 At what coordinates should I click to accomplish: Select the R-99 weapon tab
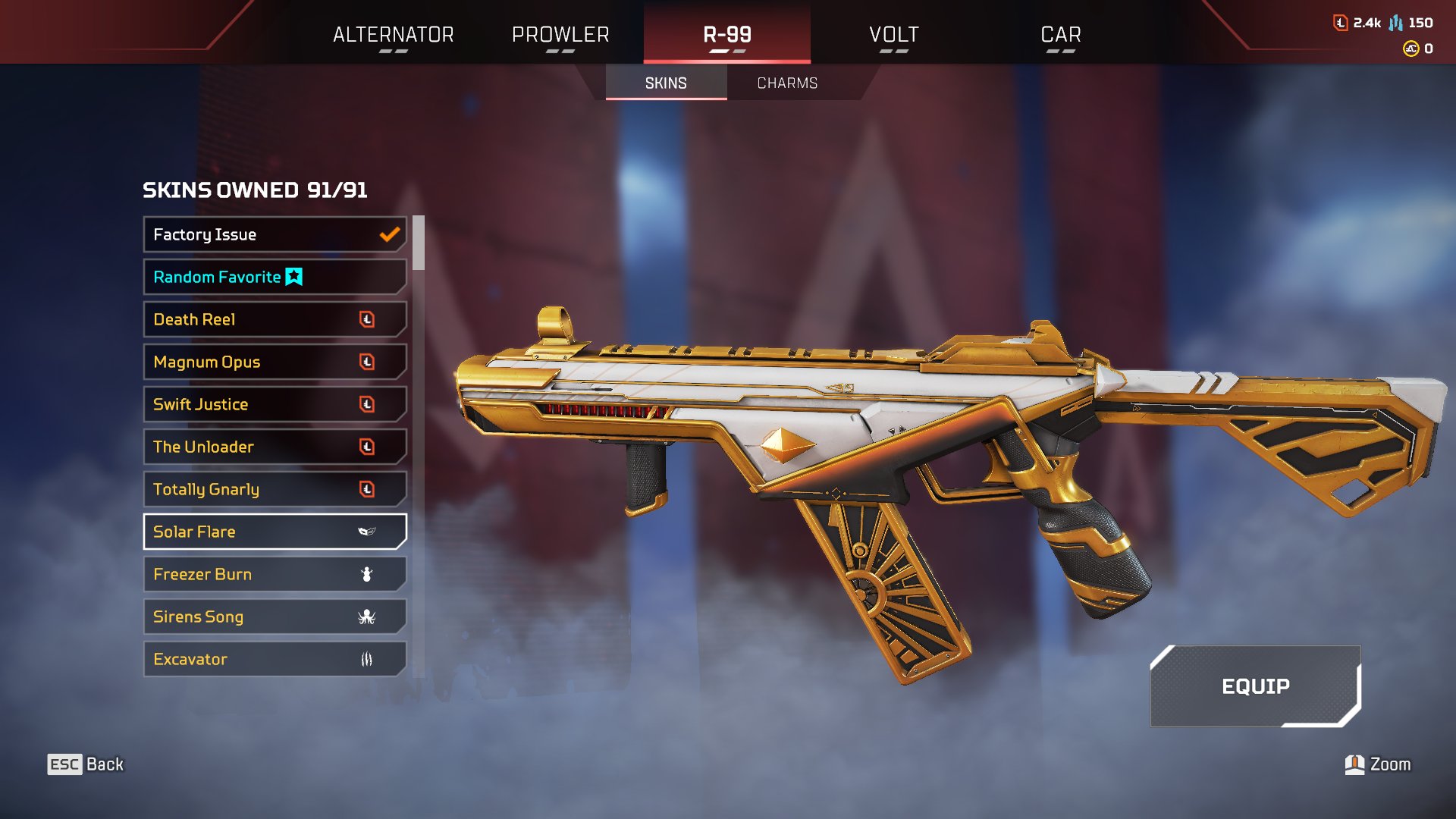tap(726, 35)
